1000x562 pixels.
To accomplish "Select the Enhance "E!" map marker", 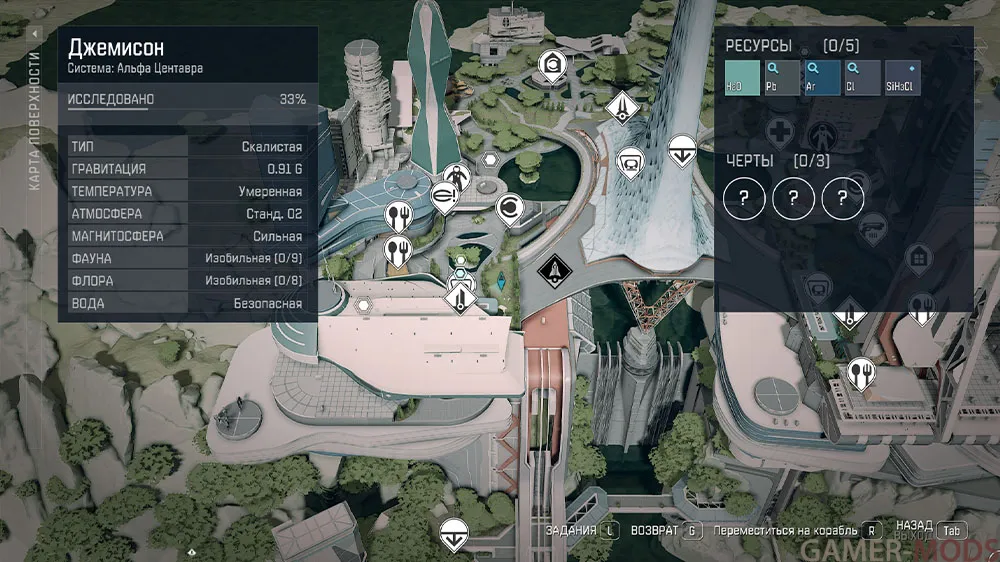I will 440,197.
